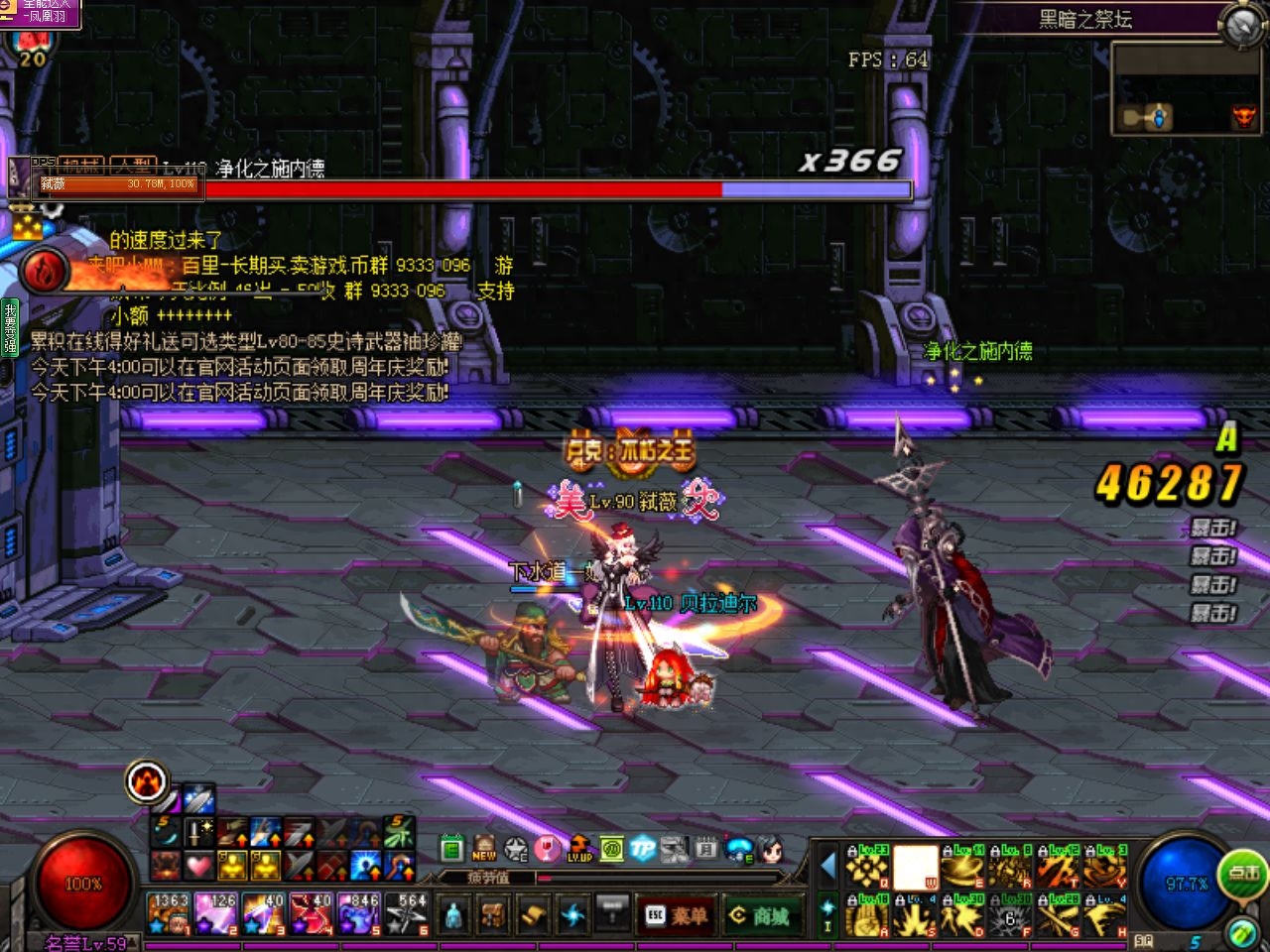This screenshot has width=1270, height=952.
Task: Use the consumable slot showing 1363
Action: 169,913
